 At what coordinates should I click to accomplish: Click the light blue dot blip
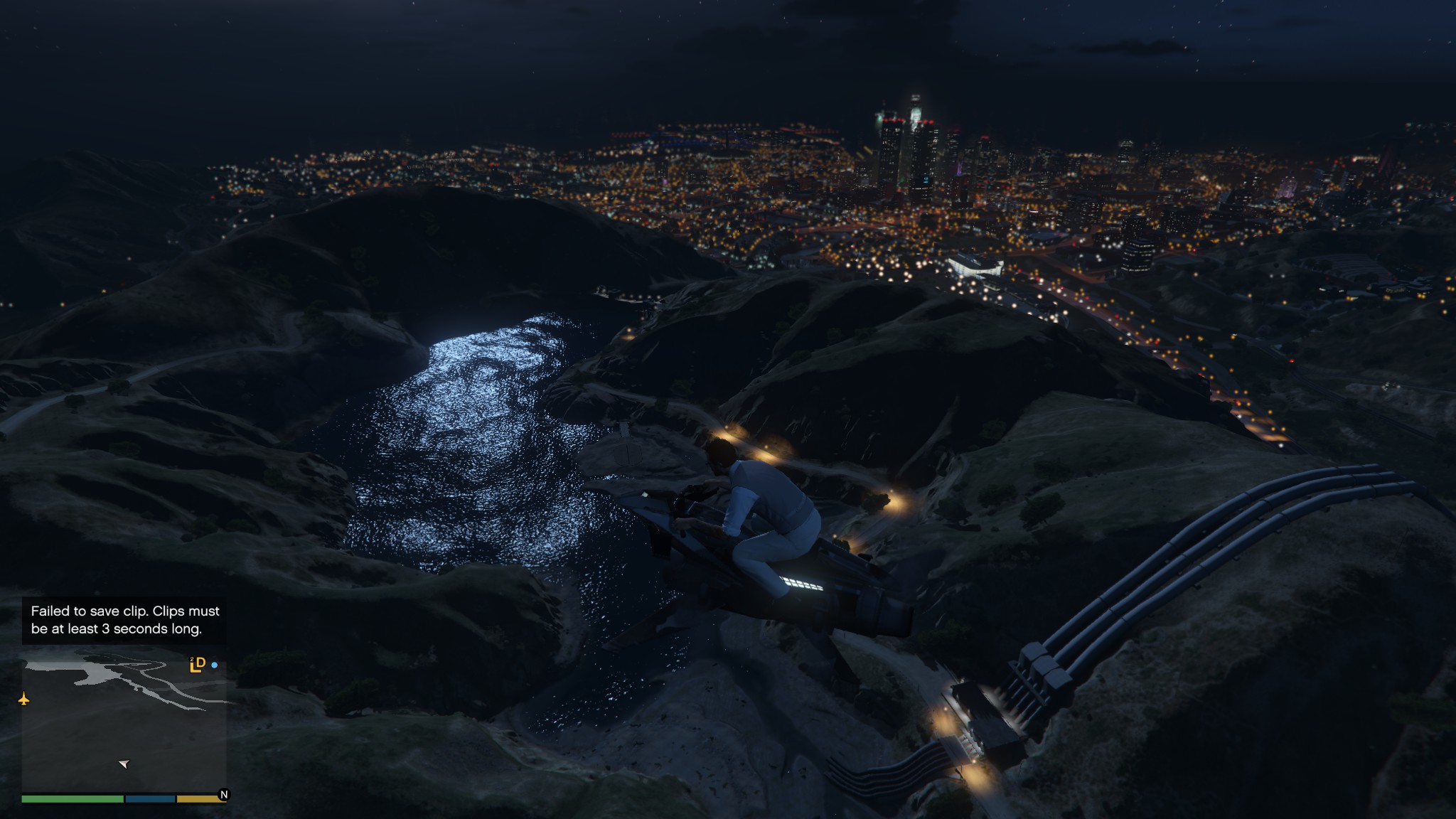215,665
